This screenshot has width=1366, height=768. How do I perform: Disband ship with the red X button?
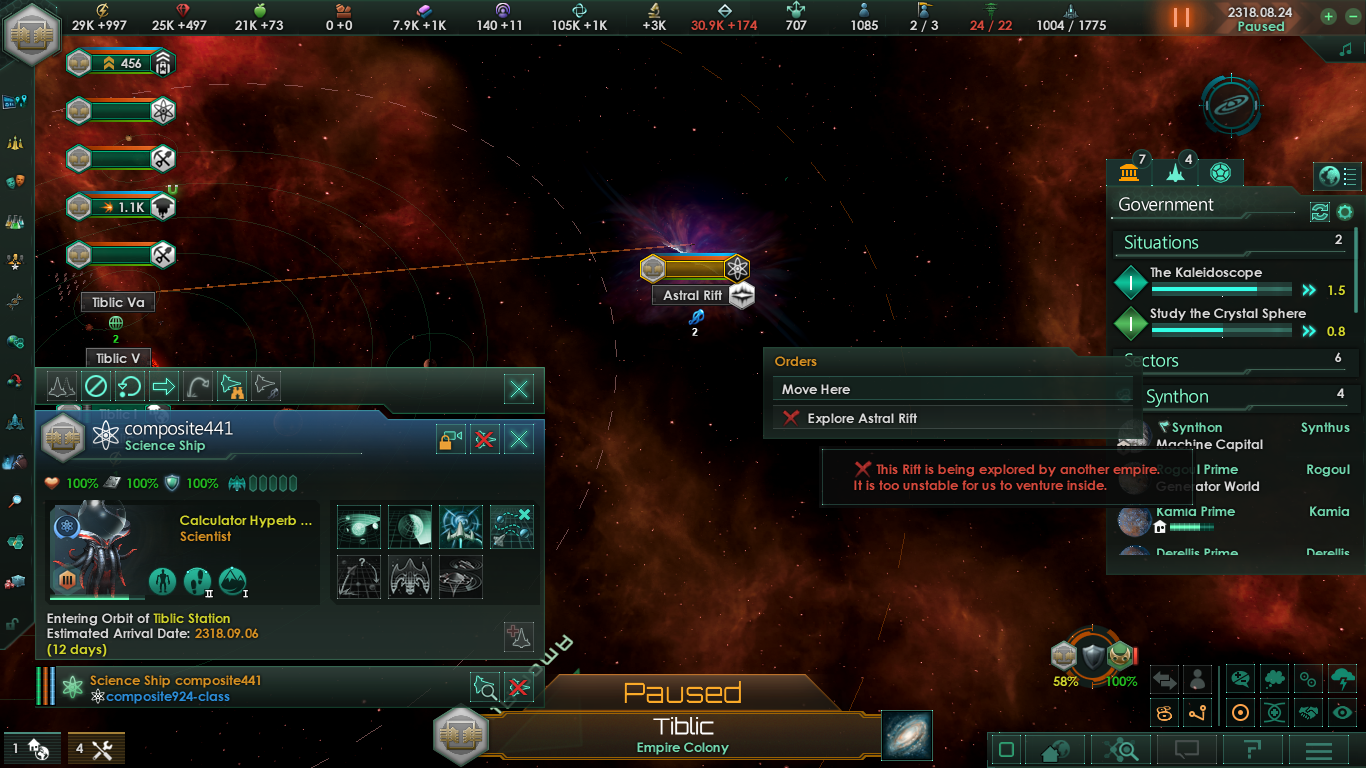[484, 439]
